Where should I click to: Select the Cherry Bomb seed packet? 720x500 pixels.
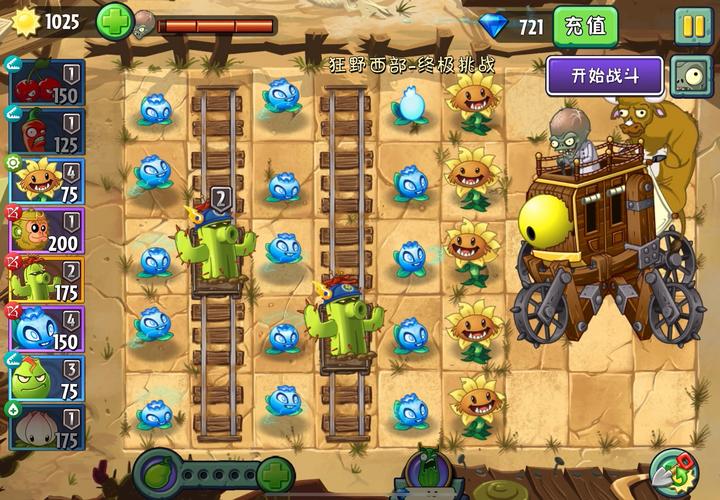(45, 83)
